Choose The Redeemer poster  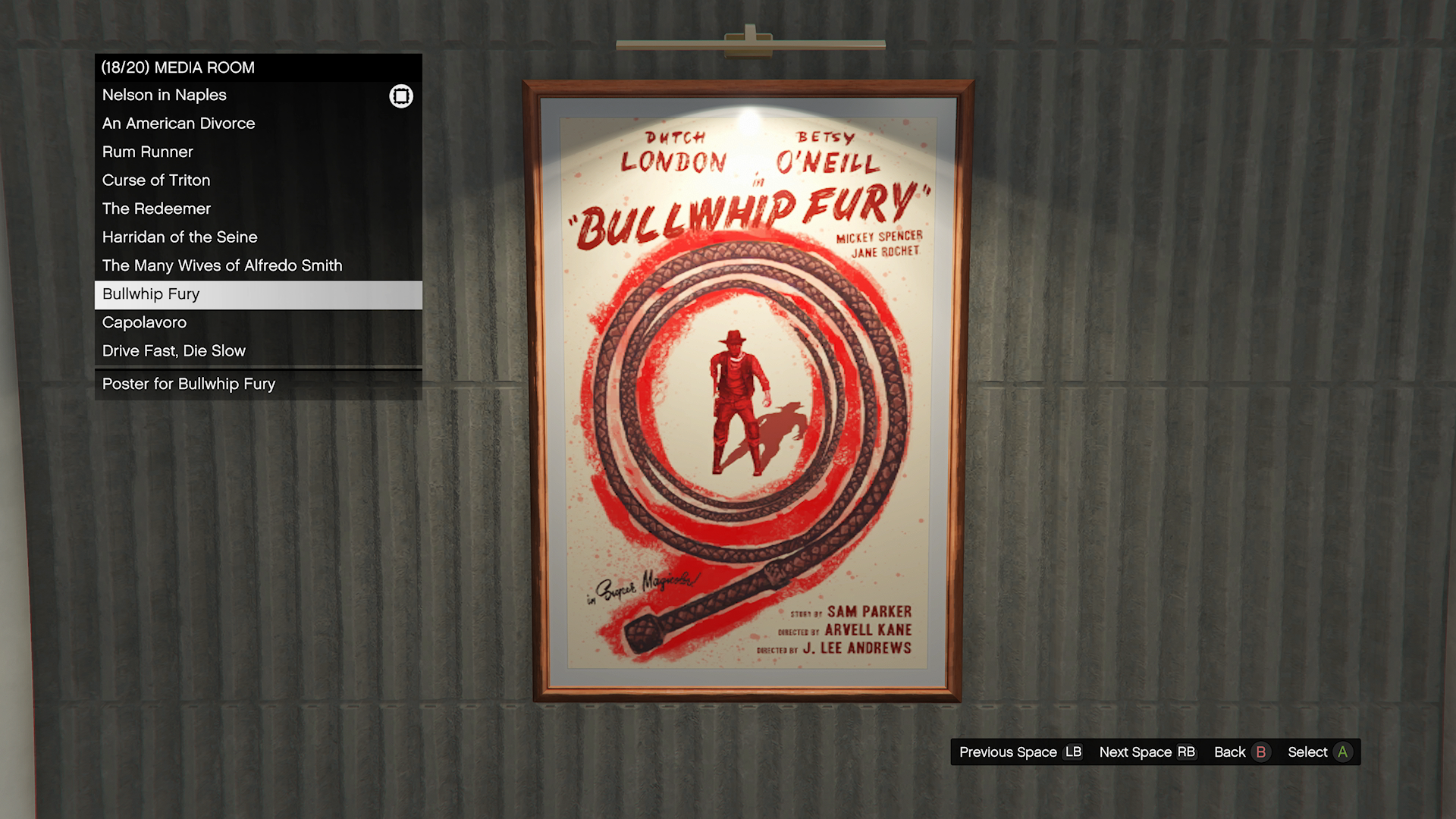point(157,209)
